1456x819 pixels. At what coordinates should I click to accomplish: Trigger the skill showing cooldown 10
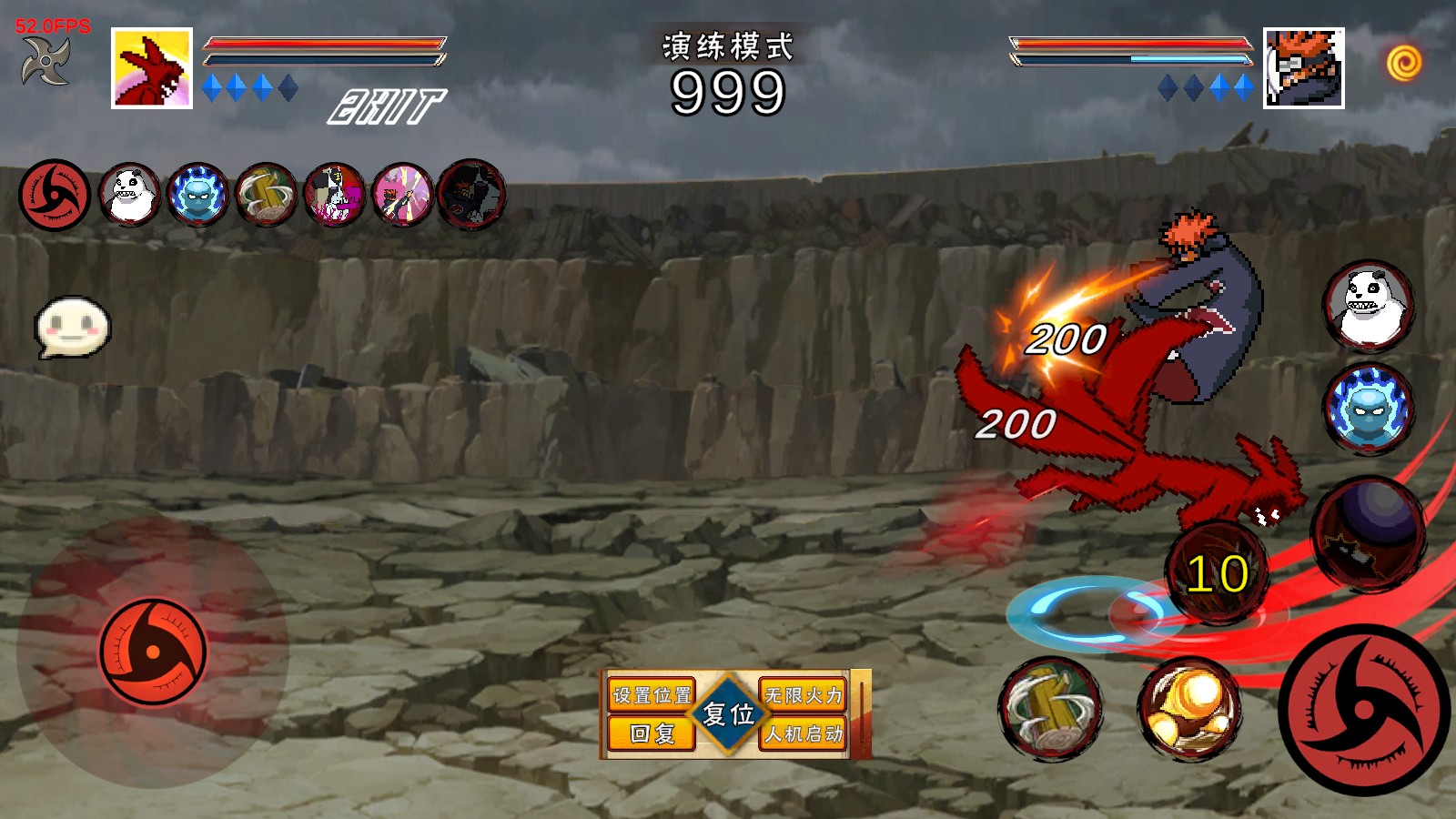(1217, 573)
